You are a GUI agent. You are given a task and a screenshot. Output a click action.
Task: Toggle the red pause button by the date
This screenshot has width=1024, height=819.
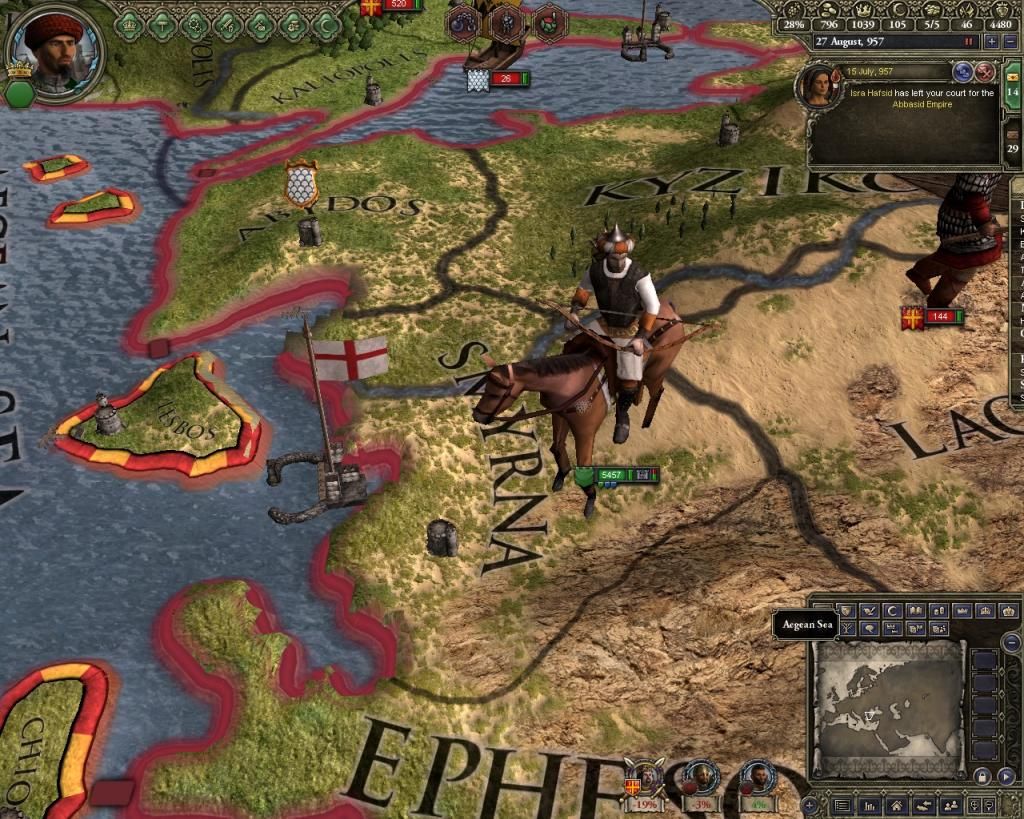tap(968, 42)
